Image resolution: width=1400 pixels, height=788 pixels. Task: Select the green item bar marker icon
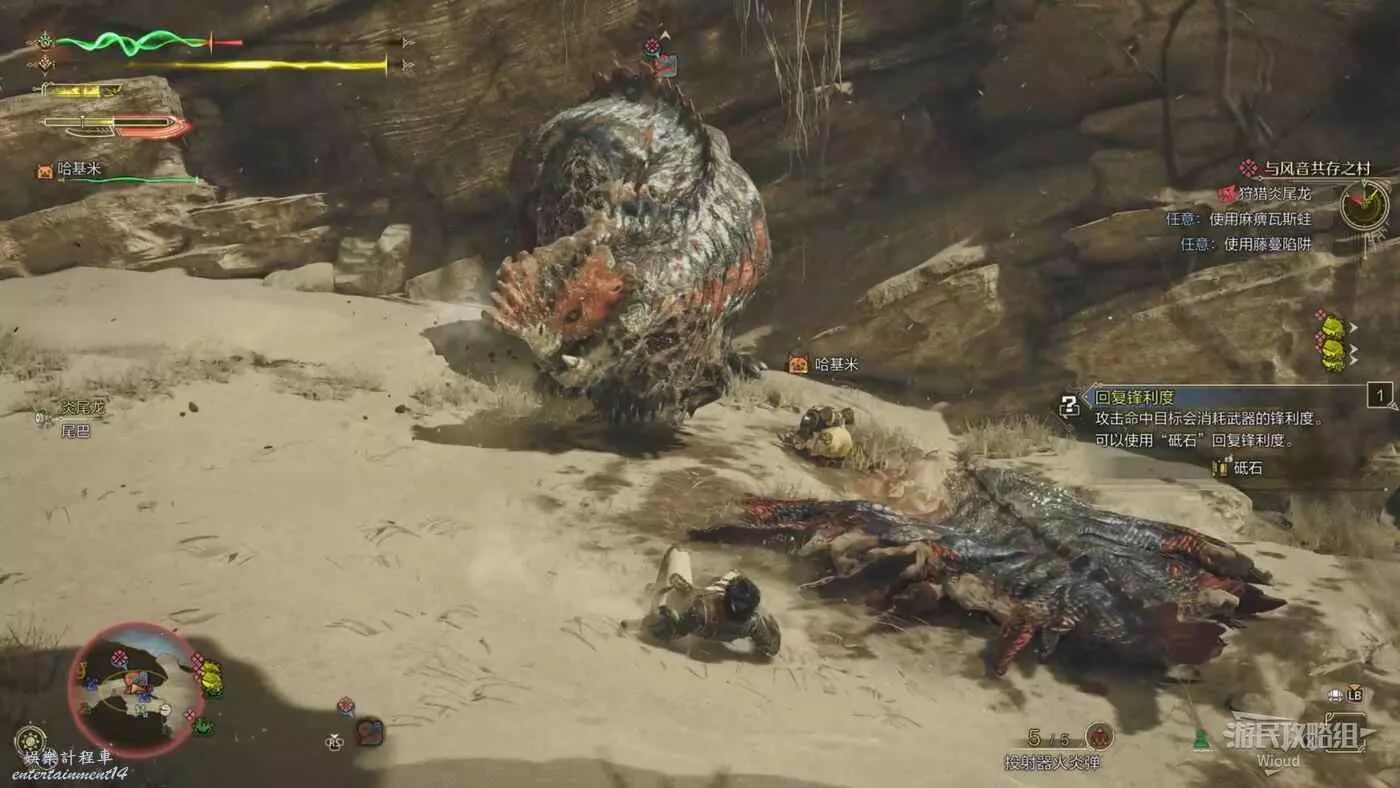point(1200,739)
